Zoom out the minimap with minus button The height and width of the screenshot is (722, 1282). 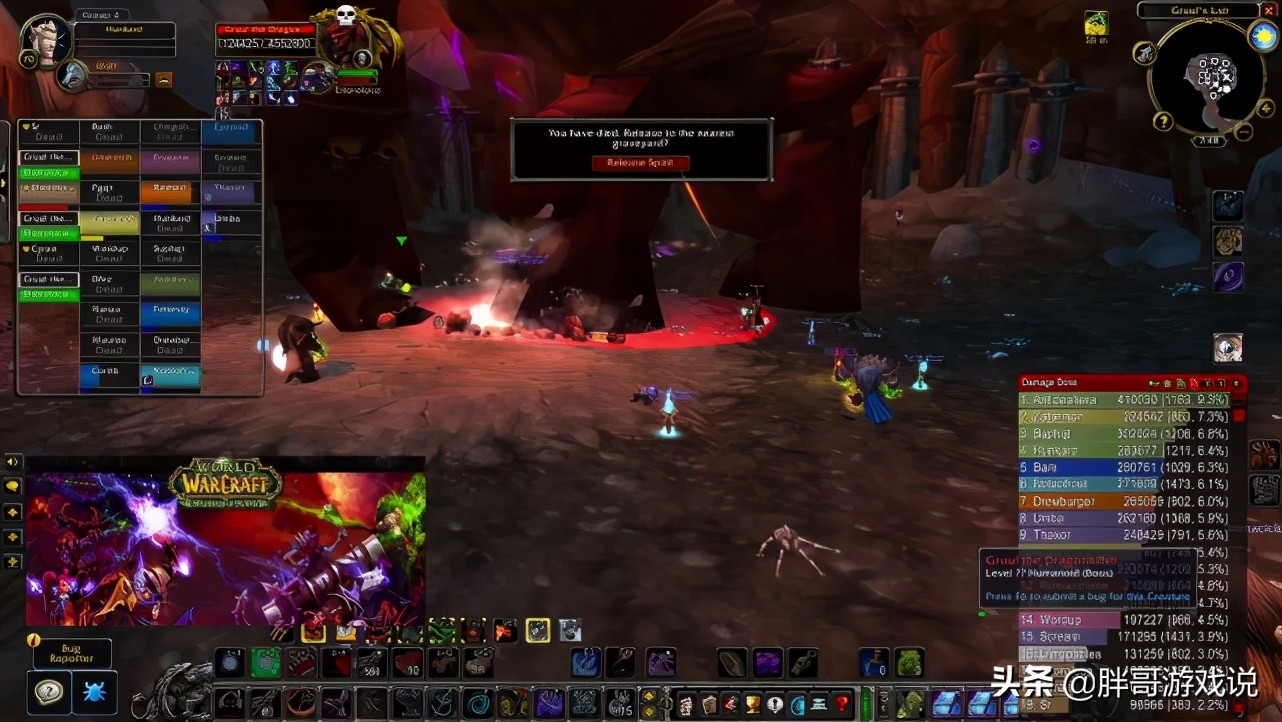pos(1243,131)
